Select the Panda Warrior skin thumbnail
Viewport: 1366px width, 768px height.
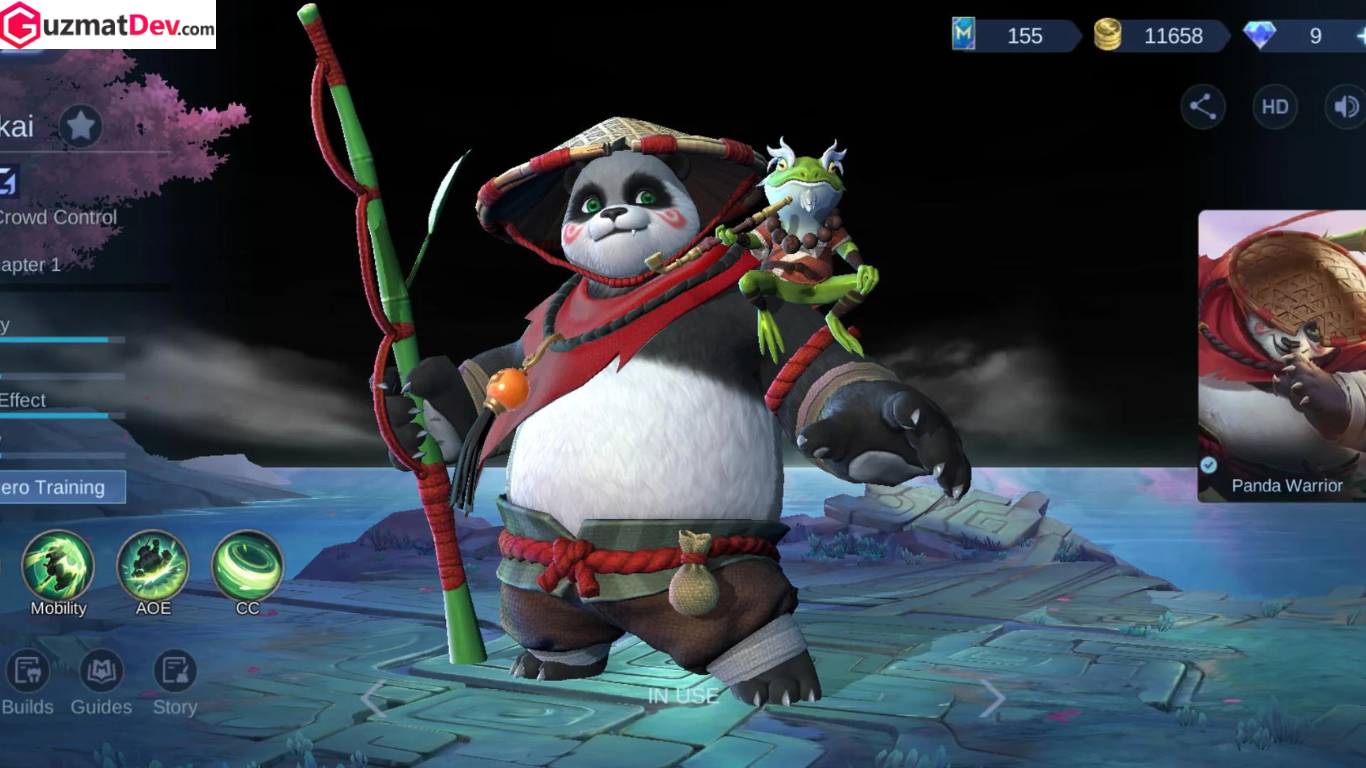point(1284,355)
